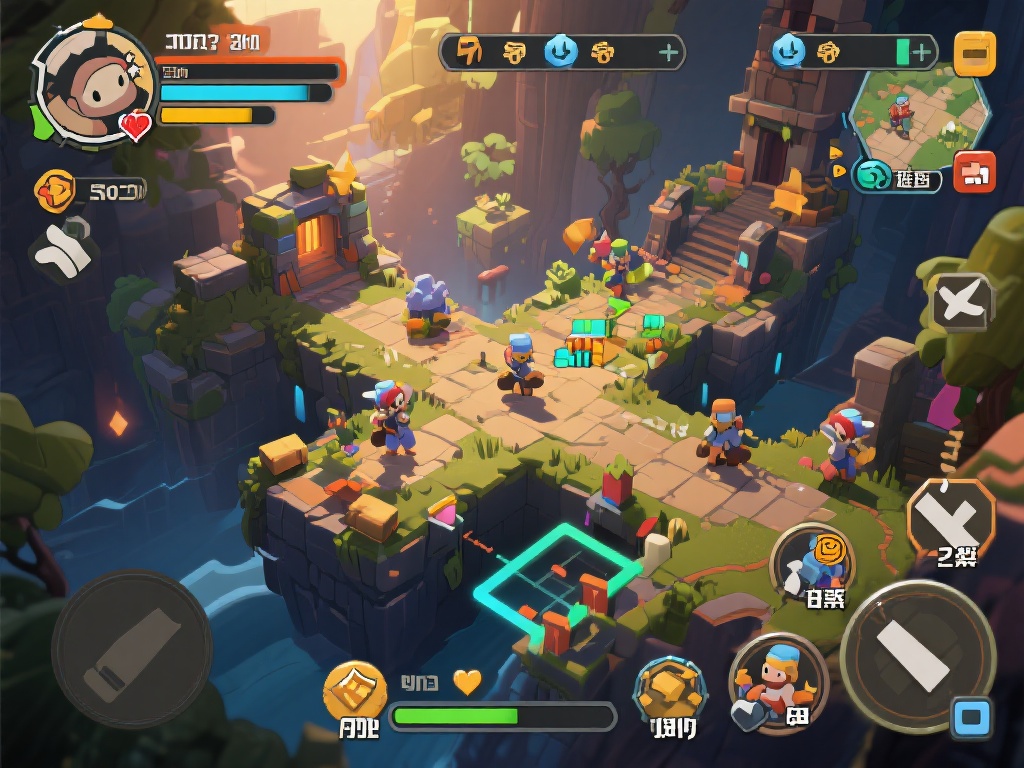Viewport: 1024px width, 768px height.
Task: Open the orange menu button
Action: point(974,54)
